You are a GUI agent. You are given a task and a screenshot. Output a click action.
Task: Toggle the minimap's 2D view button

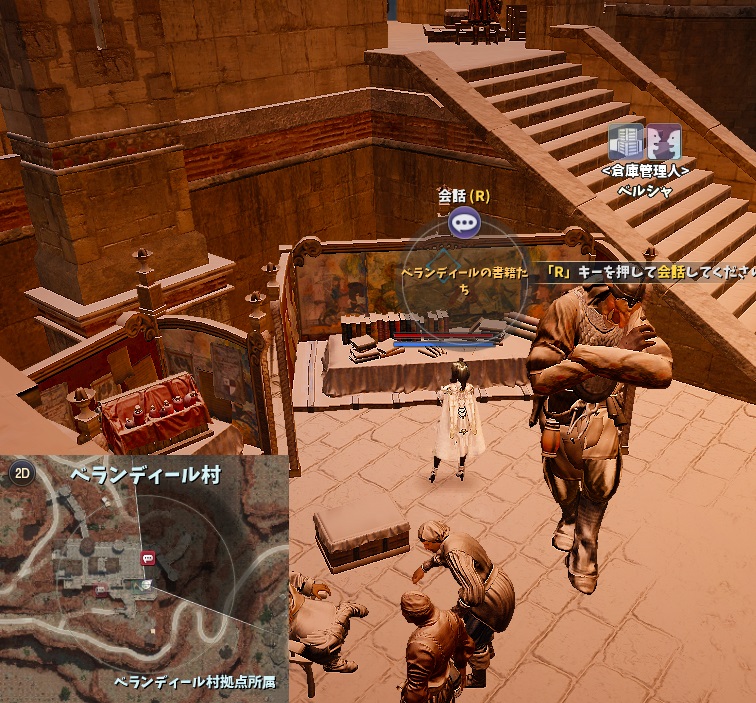click(x=21, y=474)
